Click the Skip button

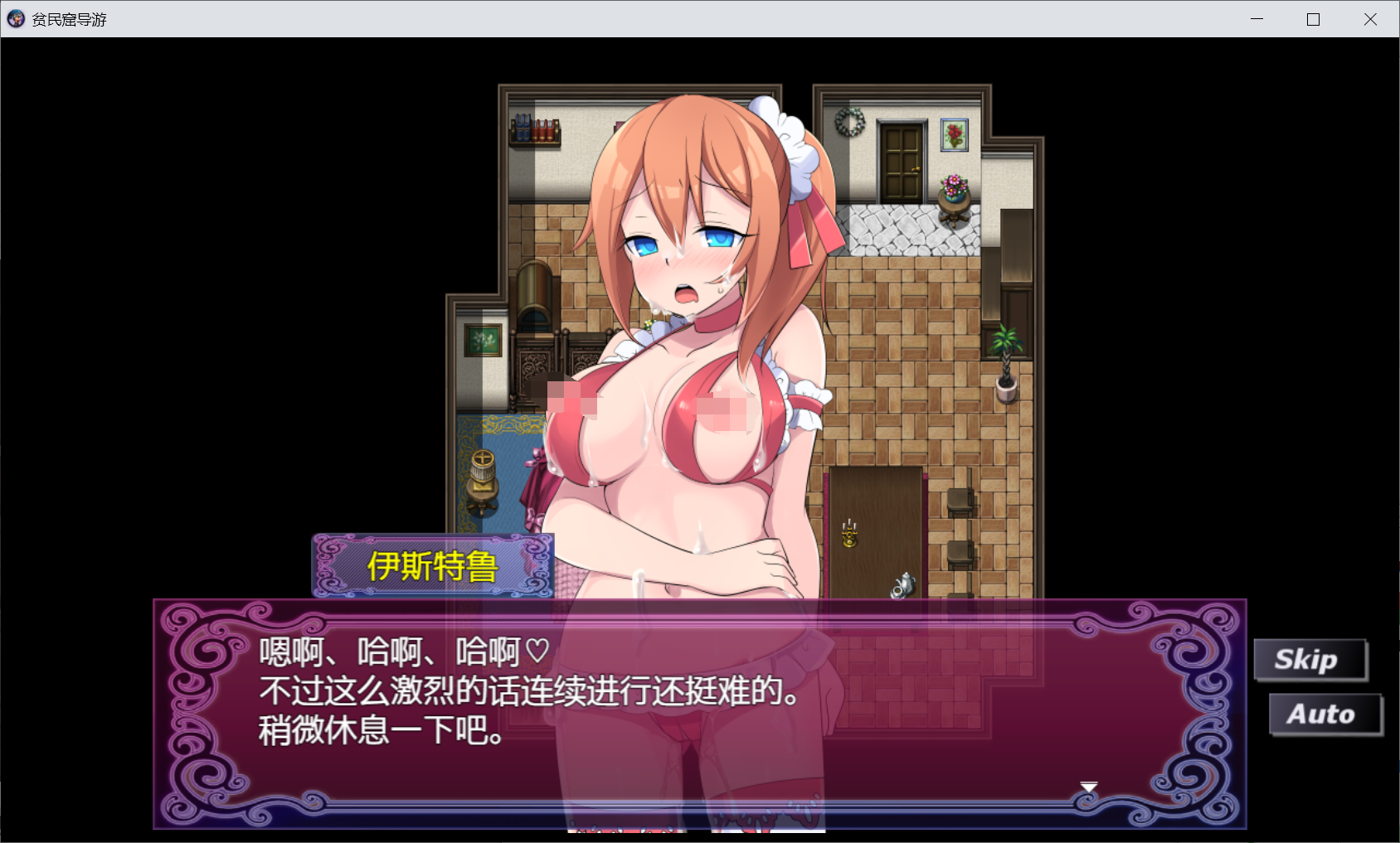point(1310,659)
